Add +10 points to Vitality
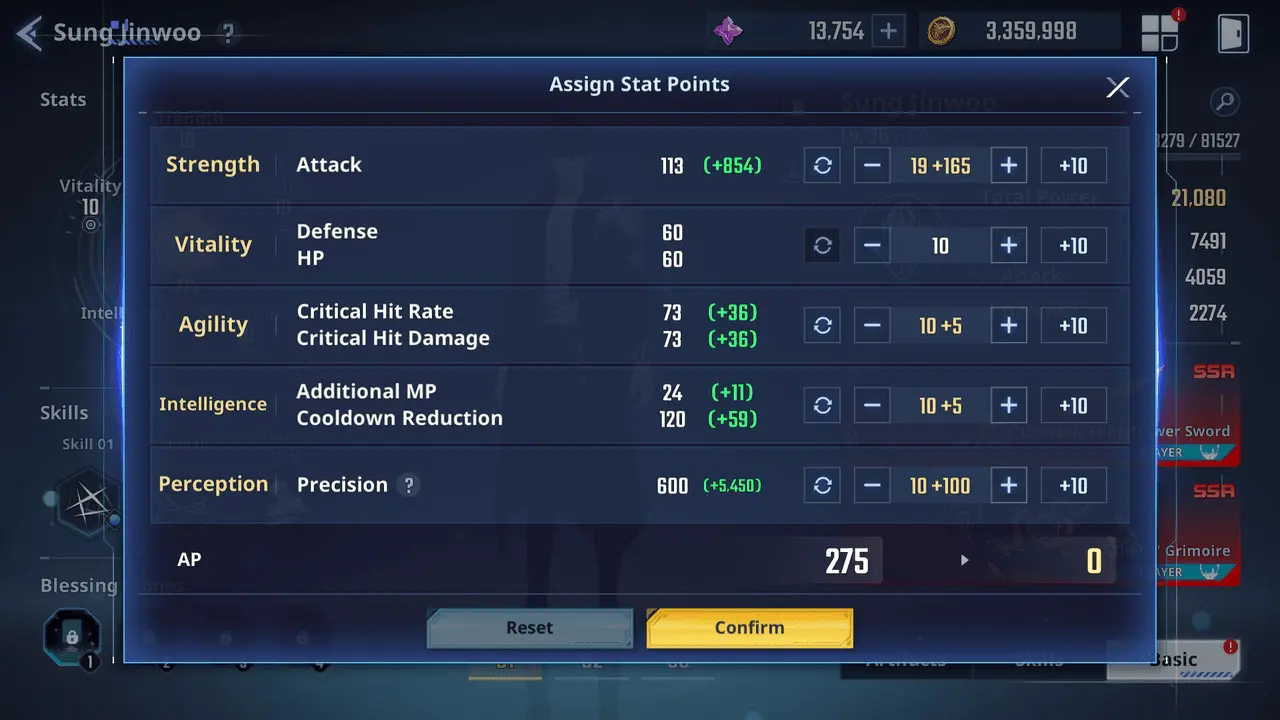This screenshot has height=720, width=1280. click(1073, 246)
